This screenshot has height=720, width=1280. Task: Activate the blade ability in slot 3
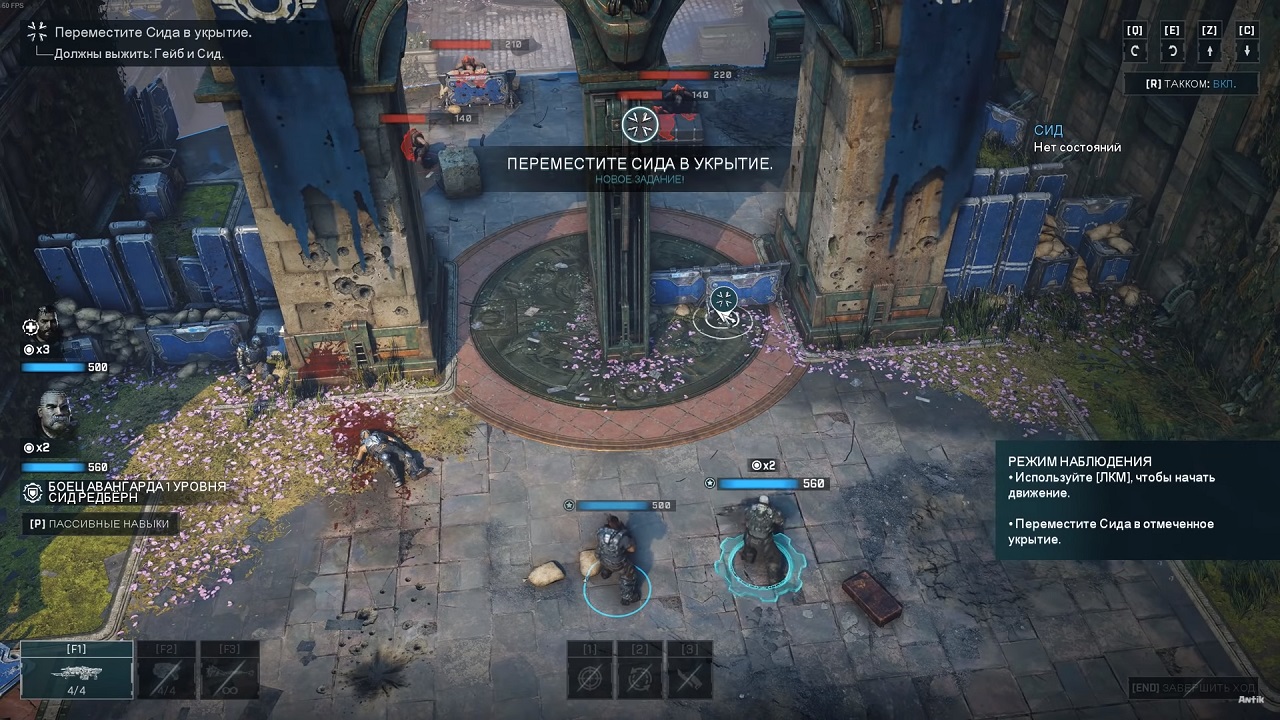689,674
